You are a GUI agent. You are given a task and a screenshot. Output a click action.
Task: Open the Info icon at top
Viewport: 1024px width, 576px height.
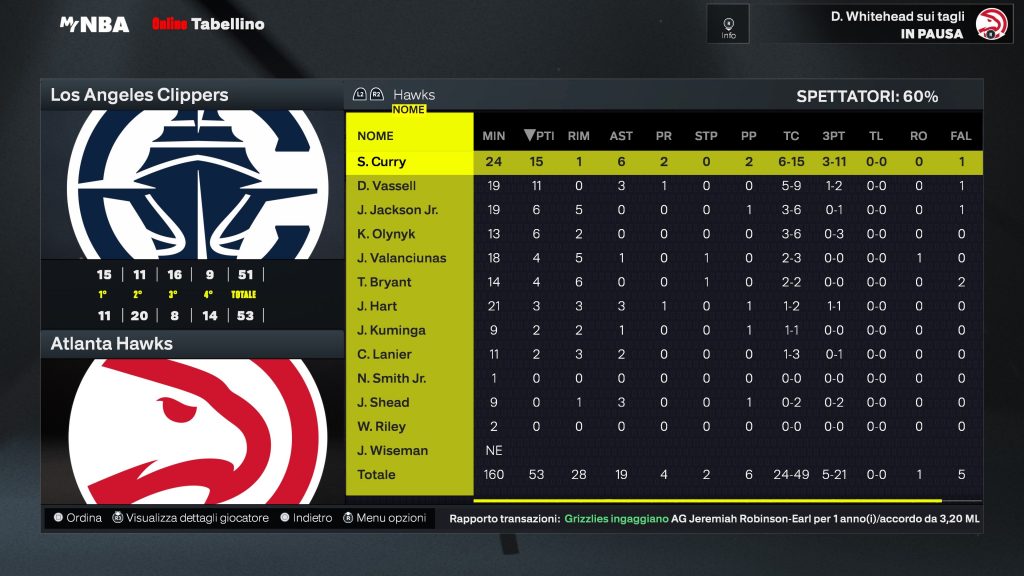pos(728,23)
